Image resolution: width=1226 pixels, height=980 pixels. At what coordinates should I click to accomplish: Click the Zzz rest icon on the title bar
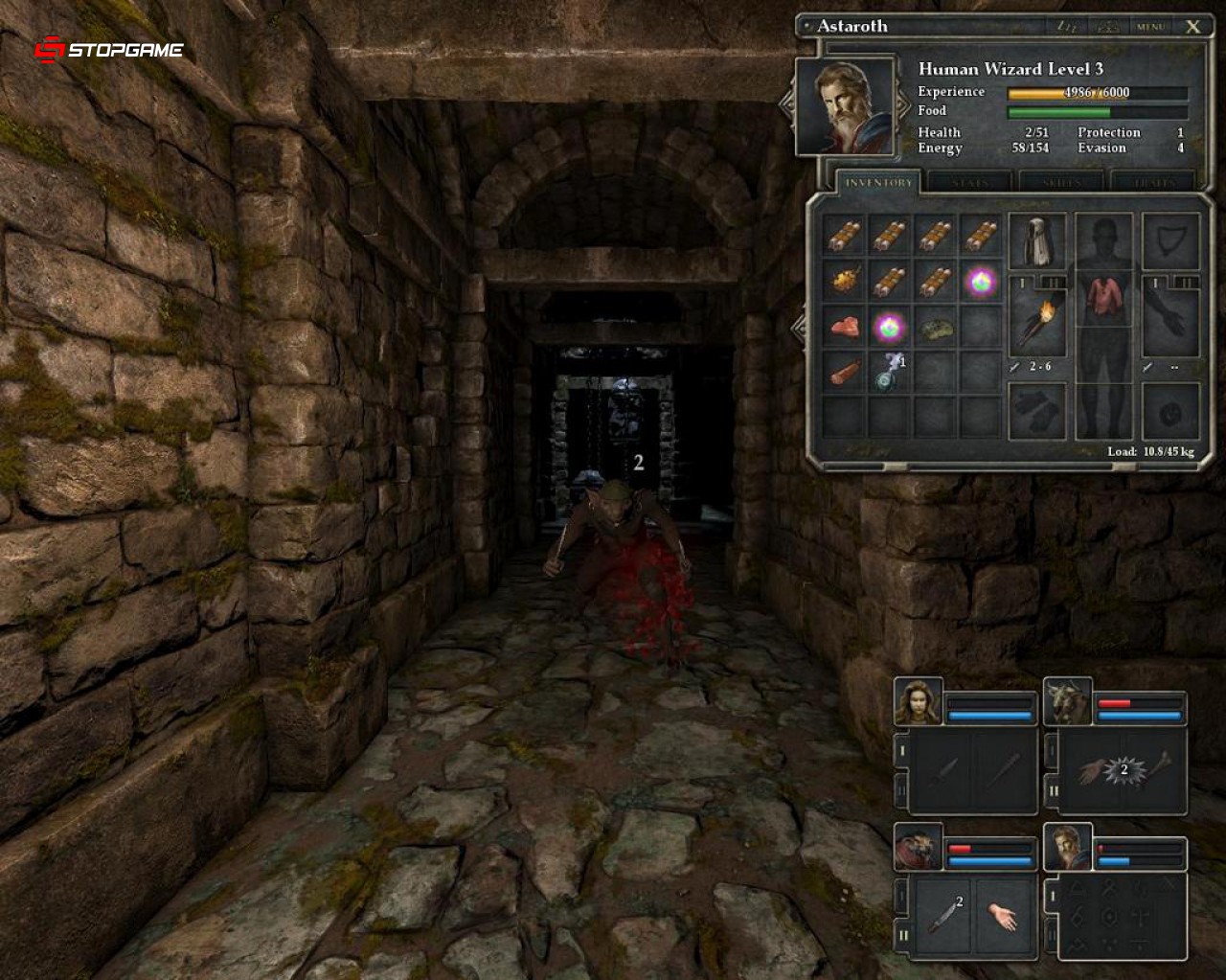point(1068,26)
